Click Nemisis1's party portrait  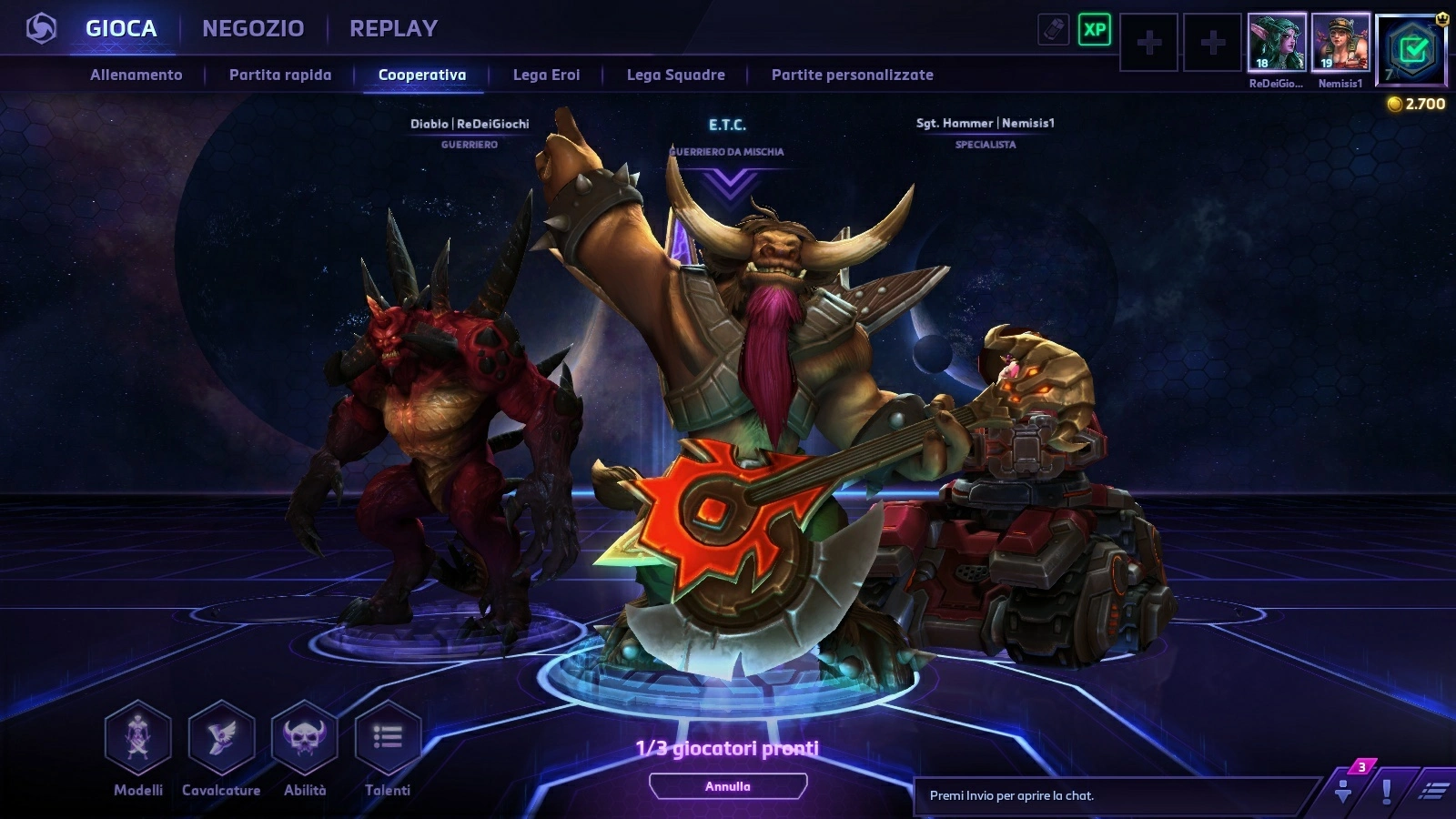(x=1340, y=42)
